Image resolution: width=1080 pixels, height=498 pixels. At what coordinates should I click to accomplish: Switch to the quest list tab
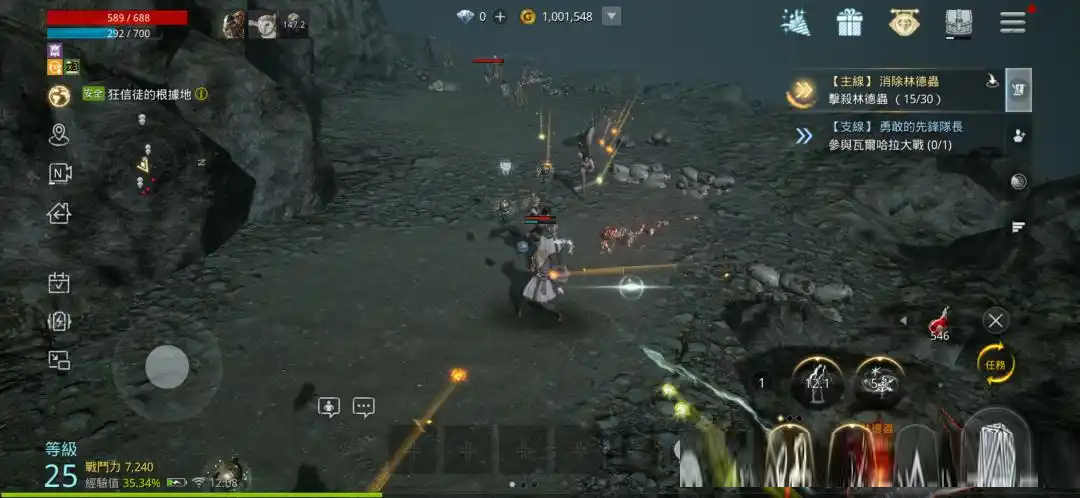pyautogui.click(x=1019, y=90)
